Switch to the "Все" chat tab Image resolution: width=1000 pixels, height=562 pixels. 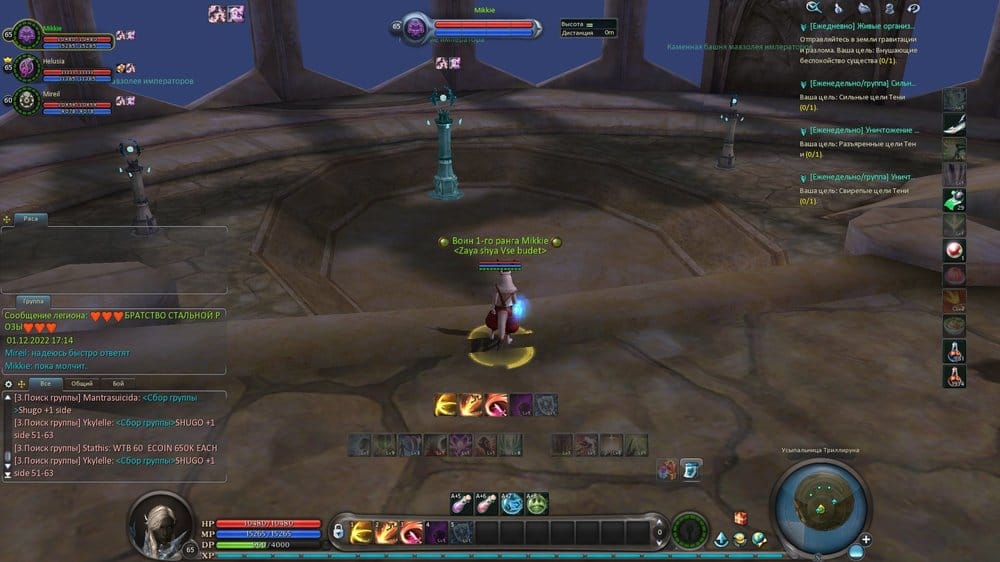tap(44, 383)
